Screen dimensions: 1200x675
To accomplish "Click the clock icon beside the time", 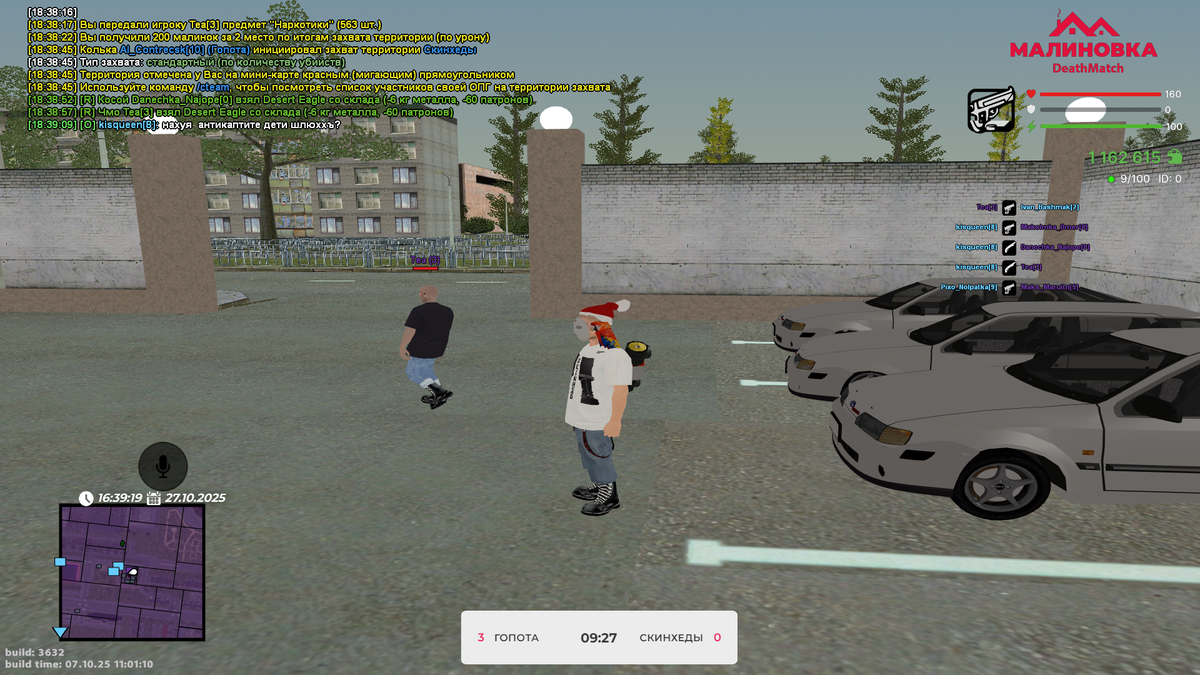I will point(87,497).
